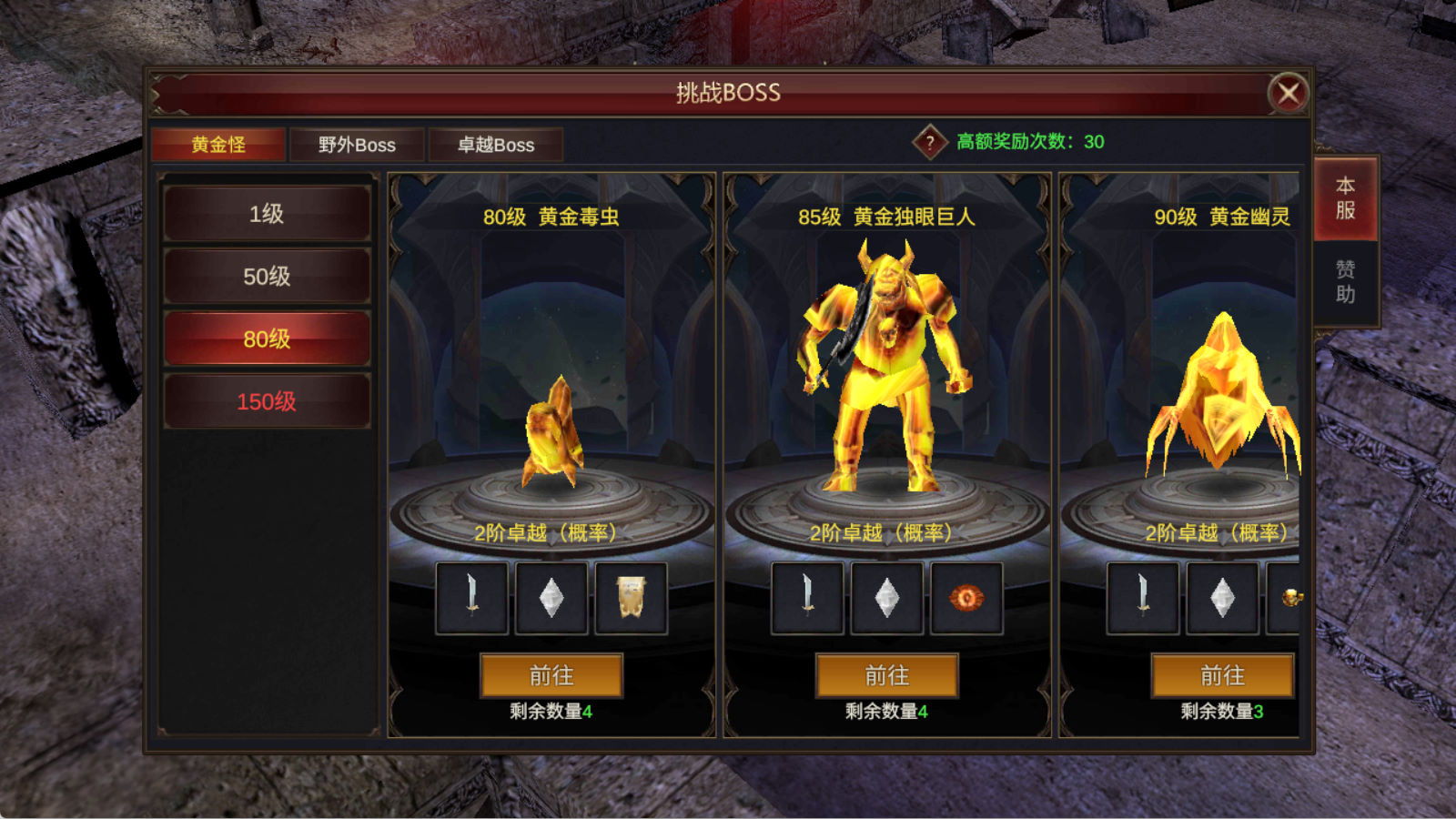Choose the 50级 level filter
Screen dimensions: 1456x819
click(267, 277)
